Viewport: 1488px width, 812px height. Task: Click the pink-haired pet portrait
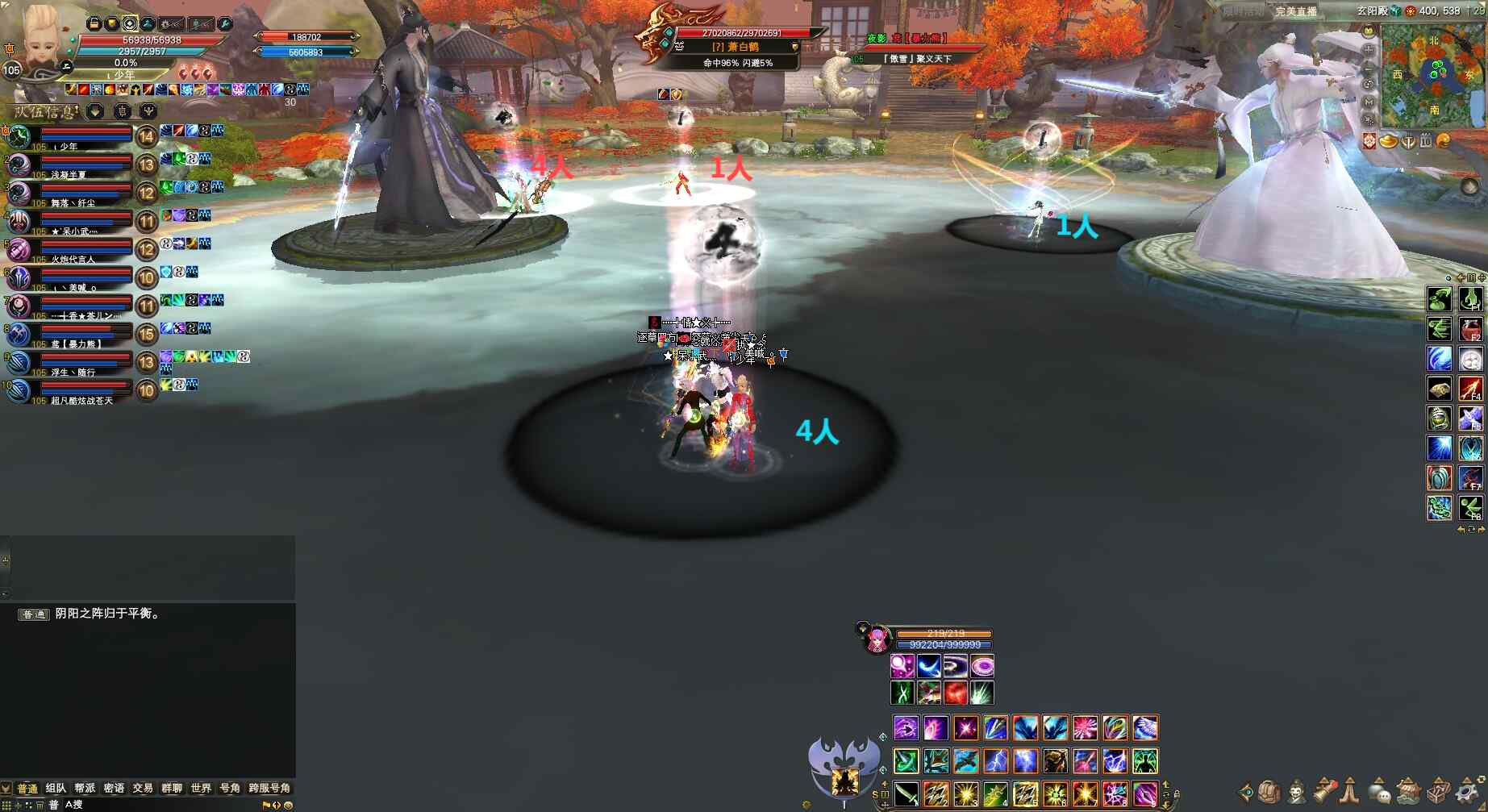click(x=876, y=640)
